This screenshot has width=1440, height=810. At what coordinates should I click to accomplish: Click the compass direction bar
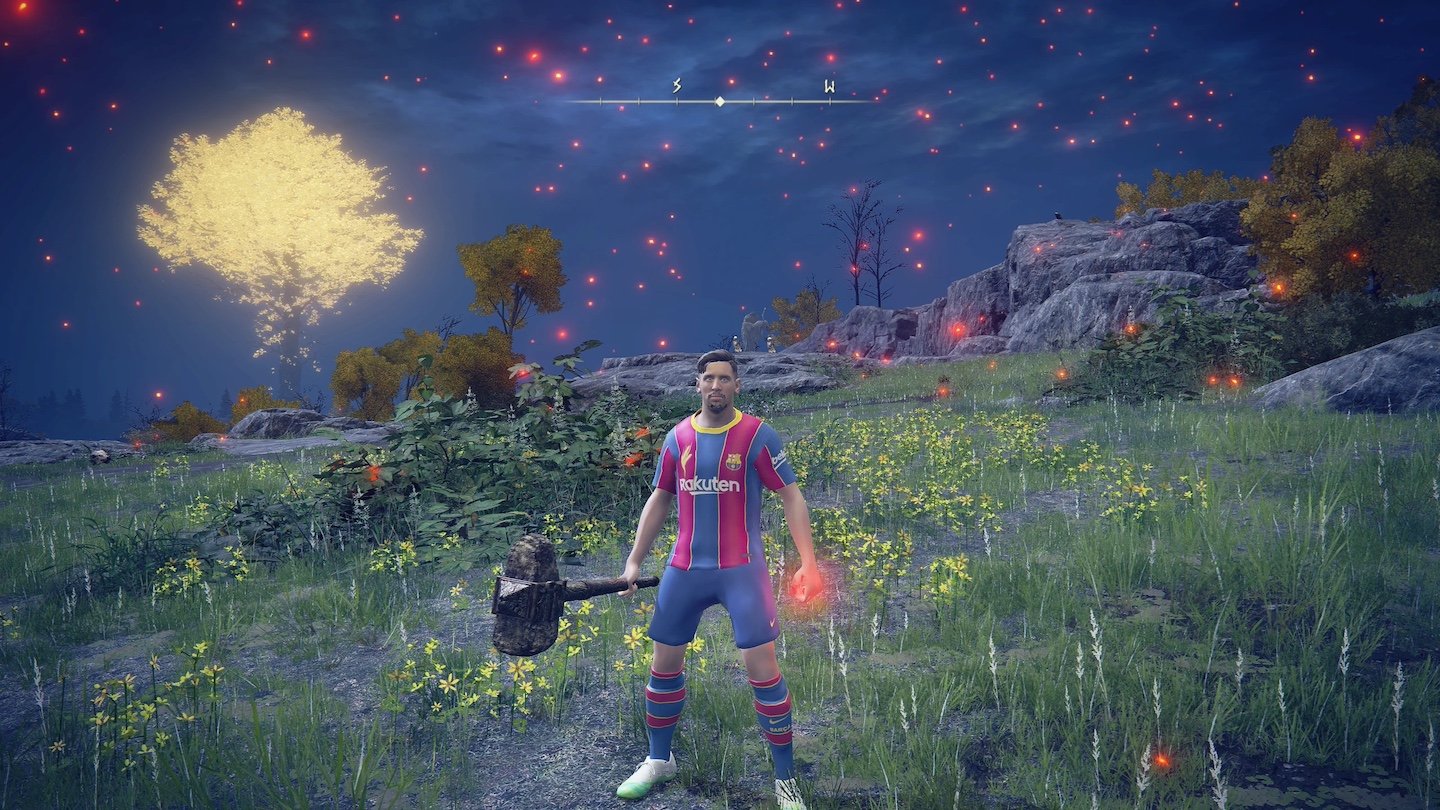718,100
